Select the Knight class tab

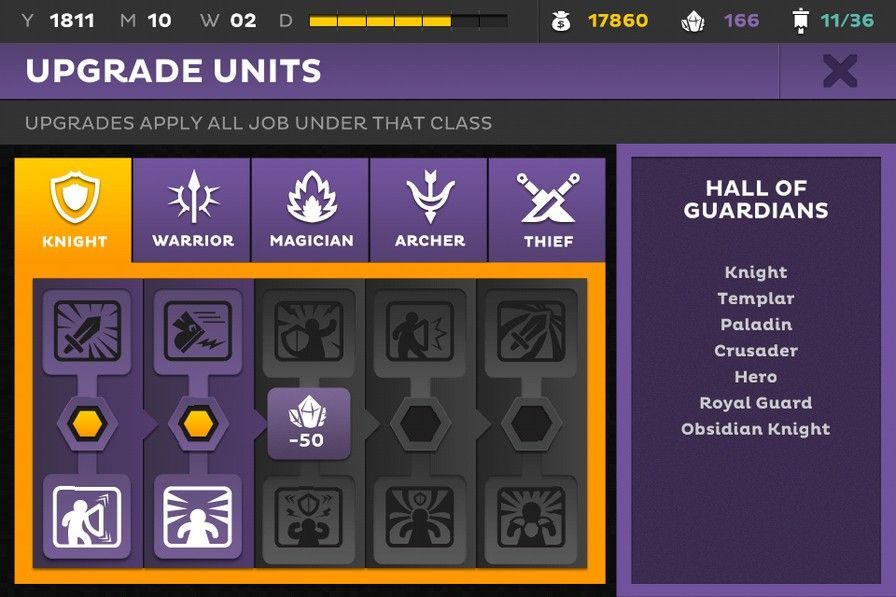click(73, 210)
